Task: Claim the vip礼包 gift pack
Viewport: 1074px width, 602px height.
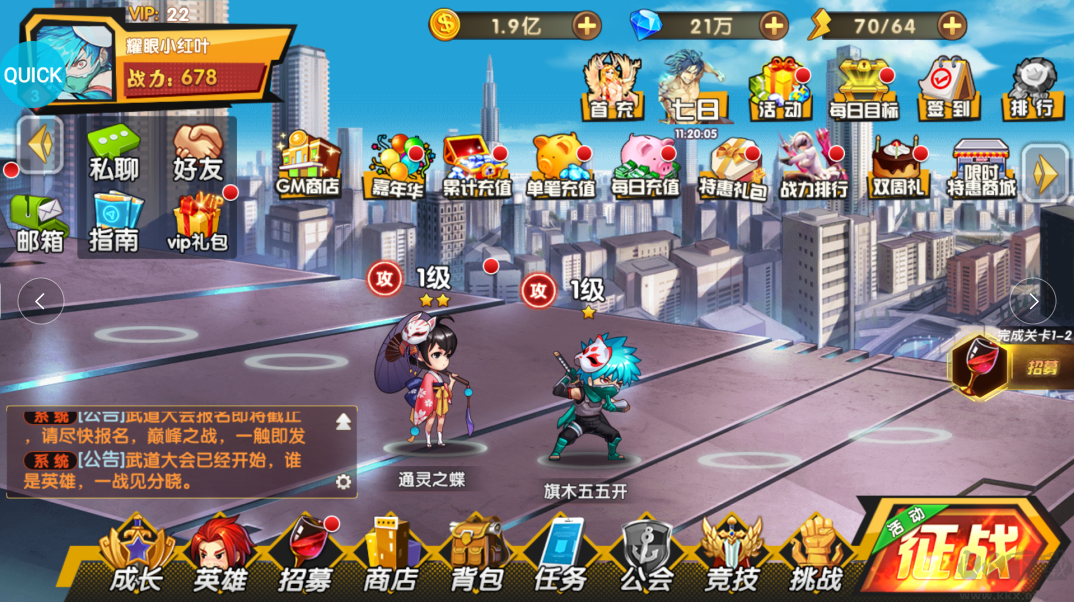Action: (198, 222)
